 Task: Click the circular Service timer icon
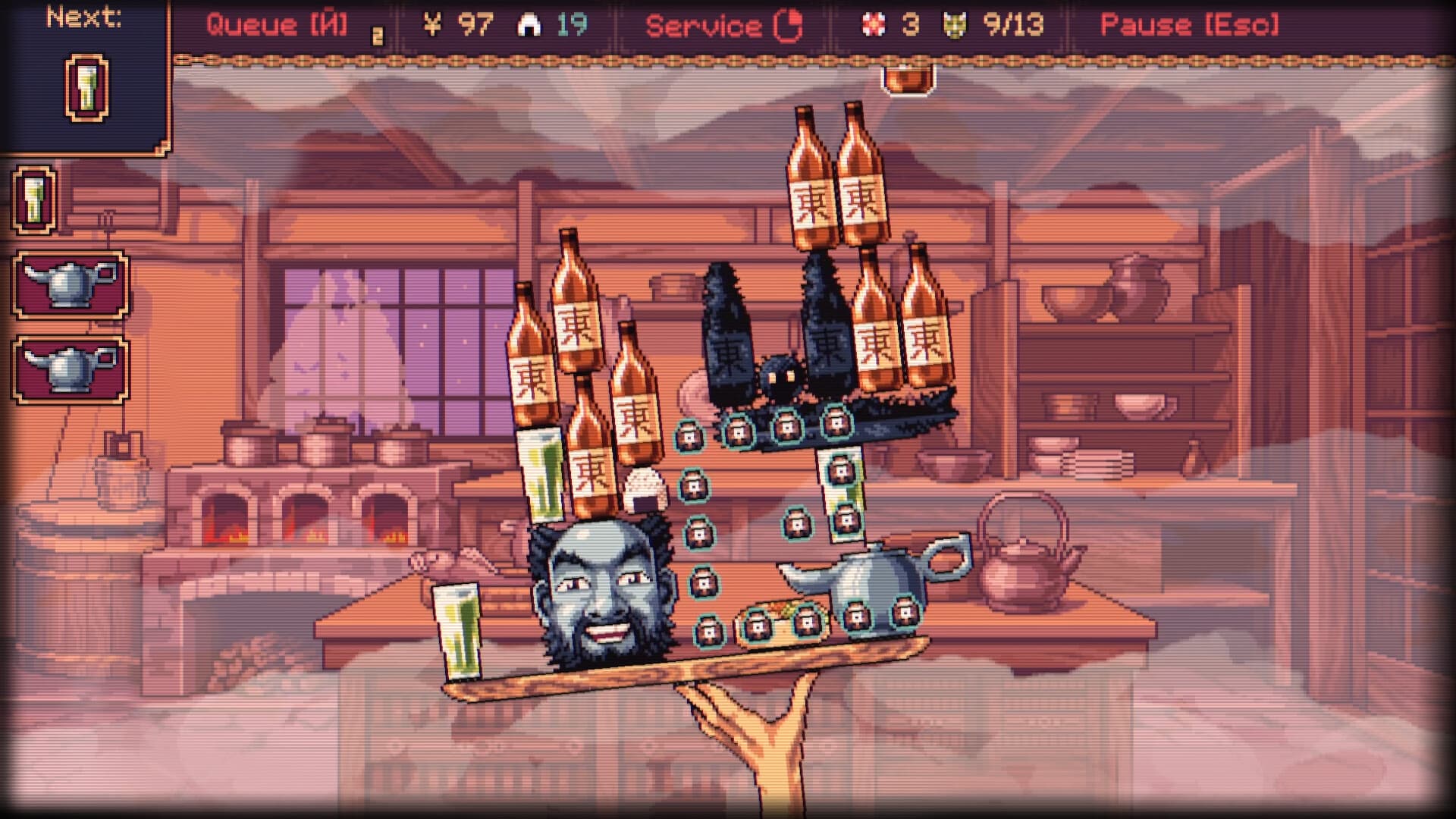[x=792, y=24]
